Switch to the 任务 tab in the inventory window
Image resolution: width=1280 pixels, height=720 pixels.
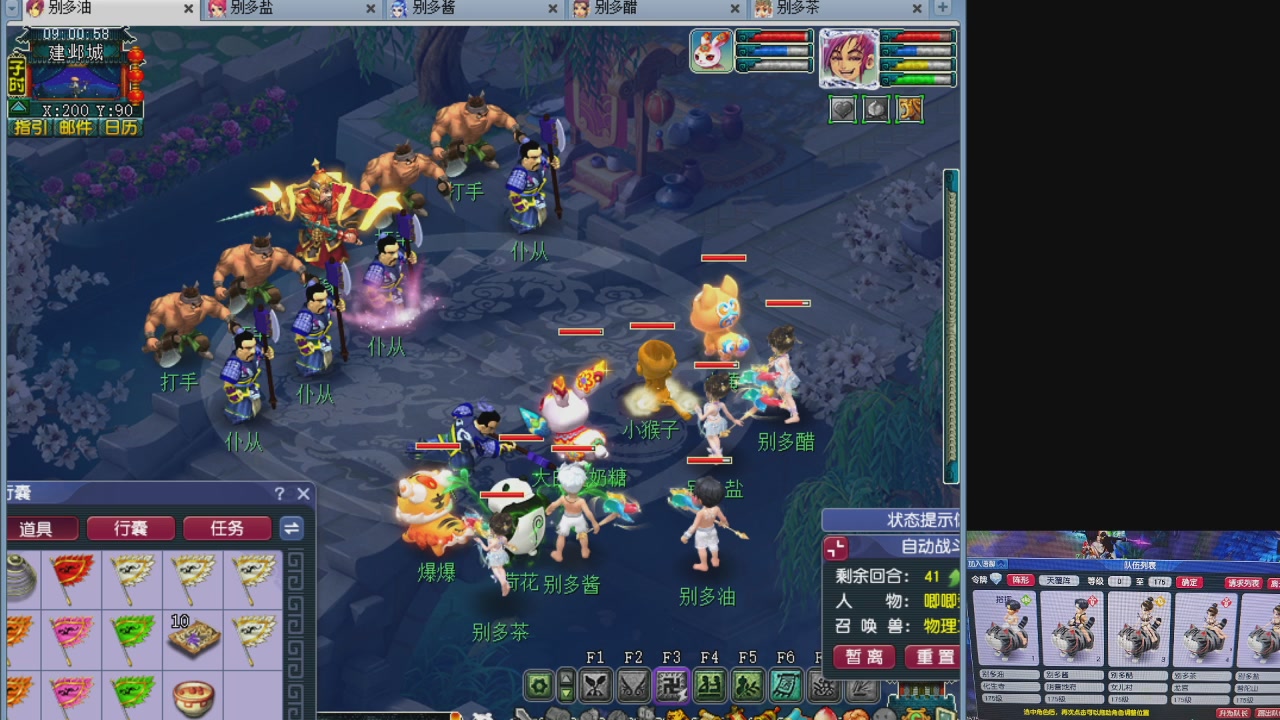click(x=226, y=529)
